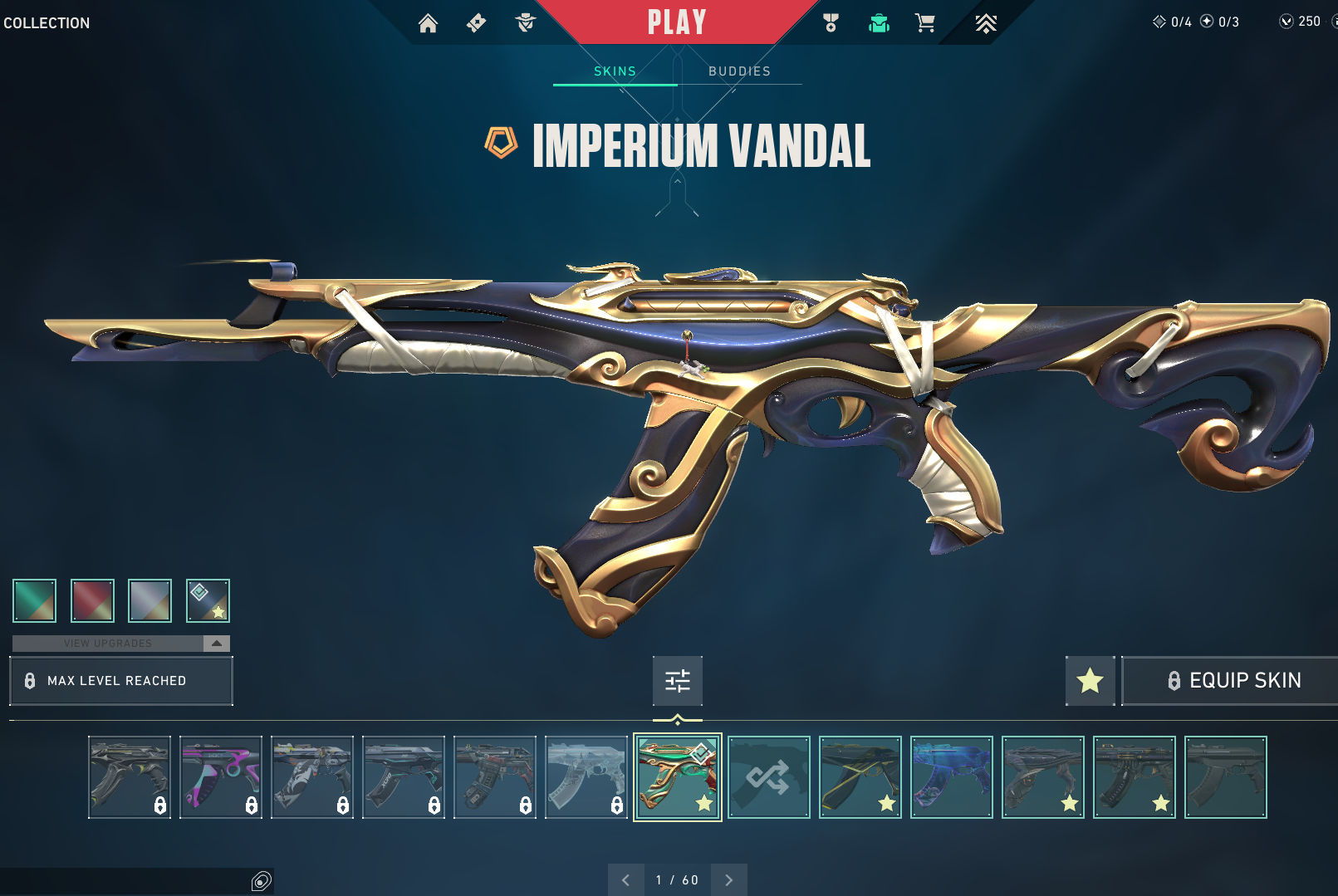Go to the previous skin page arrow

point(625,880)
